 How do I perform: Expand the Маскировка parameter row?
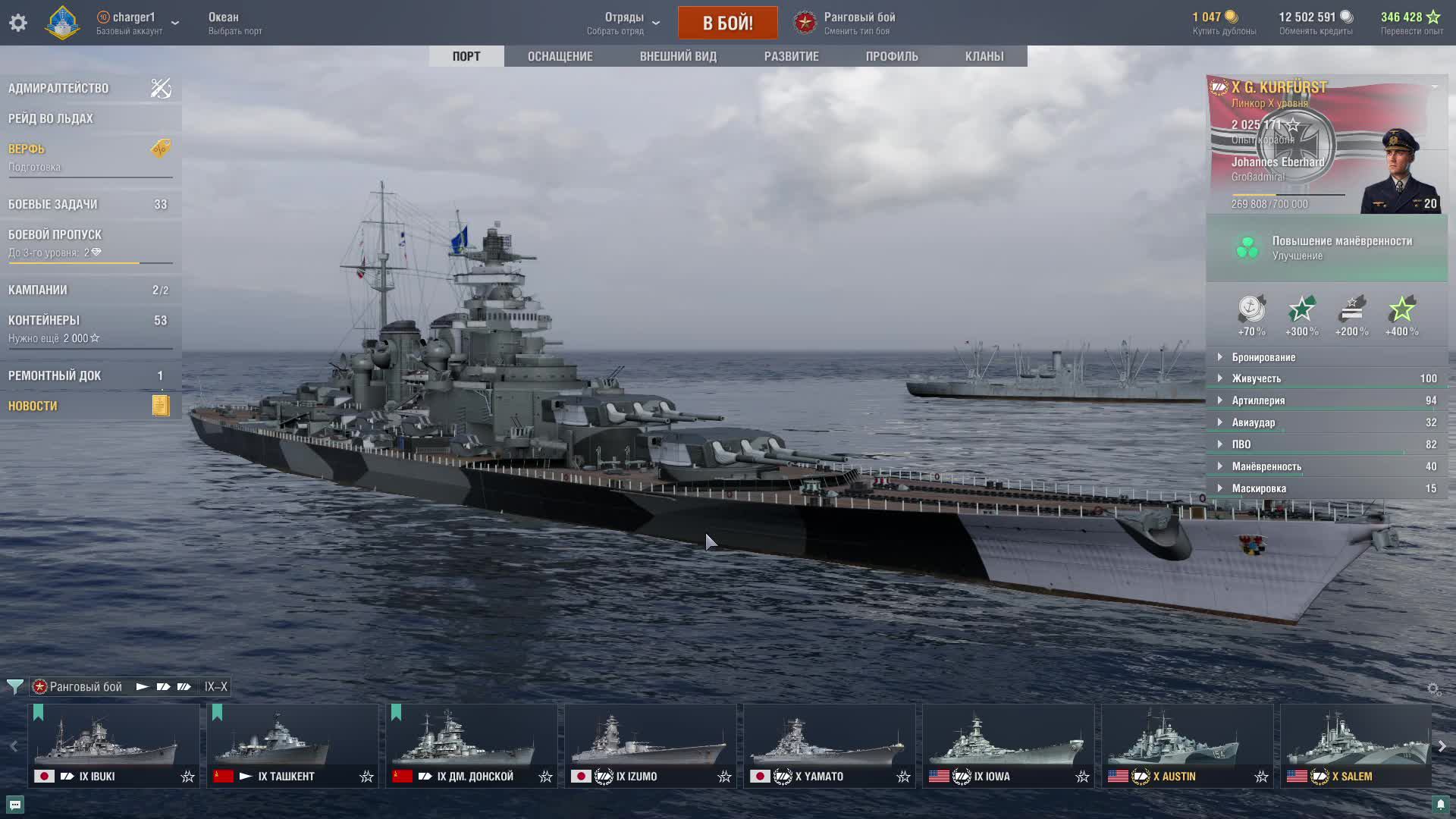coord(1259,488)
